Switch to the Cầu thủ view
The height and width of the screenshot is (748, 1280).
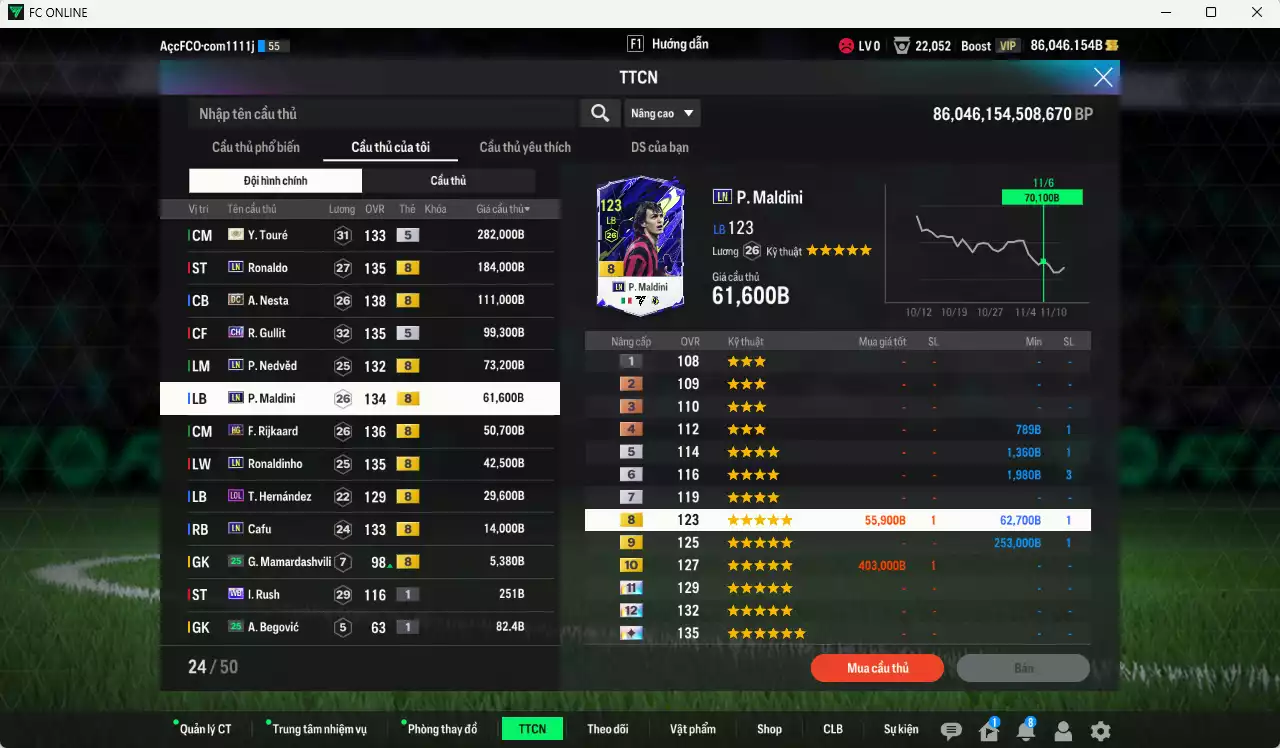[448, 180]
